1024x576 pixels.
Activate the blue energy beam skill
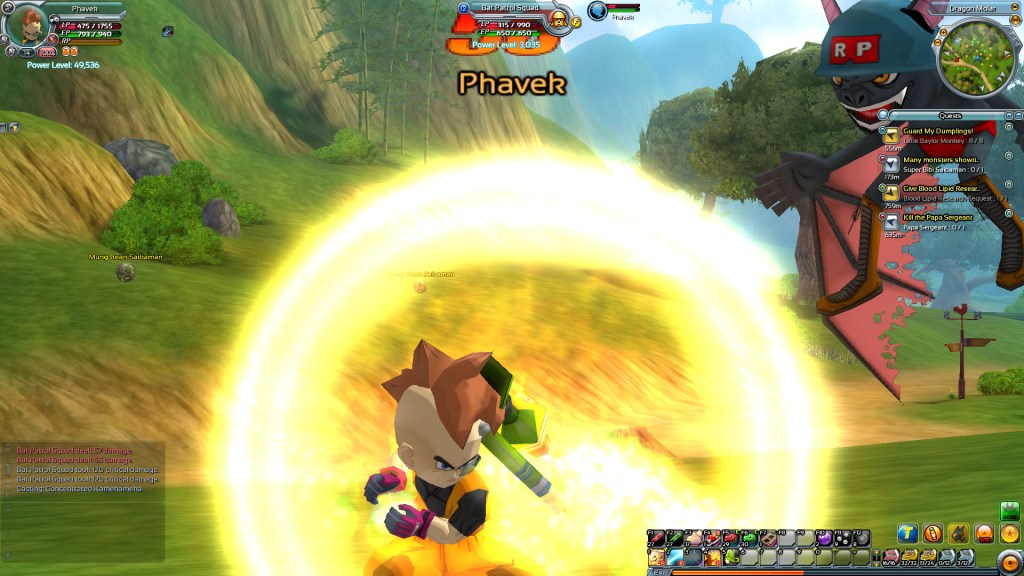click(674, 558)
